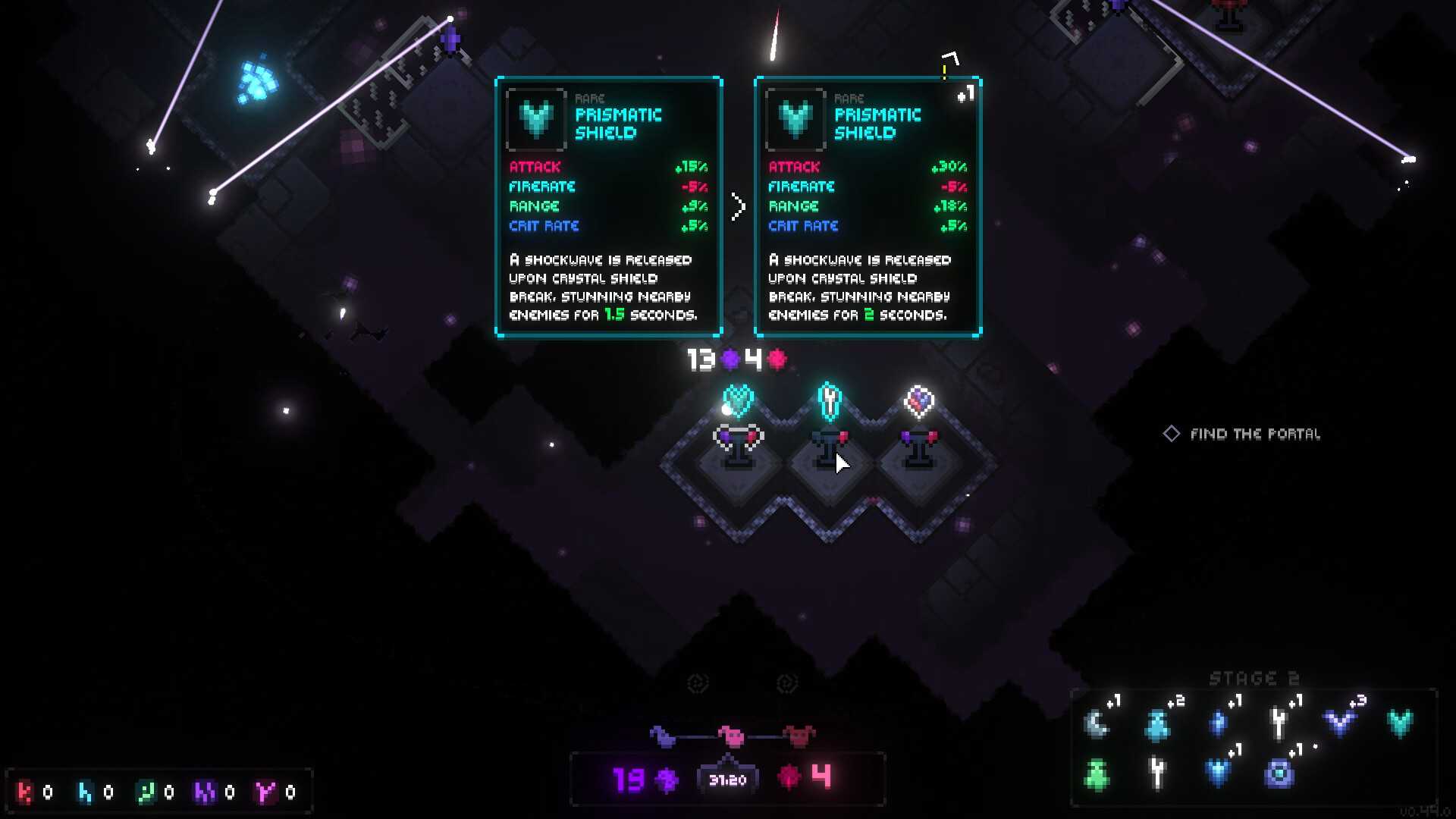Click the teal Prismatic Shield in the inventory
1456x819 pixels.
pos(1400,723)
